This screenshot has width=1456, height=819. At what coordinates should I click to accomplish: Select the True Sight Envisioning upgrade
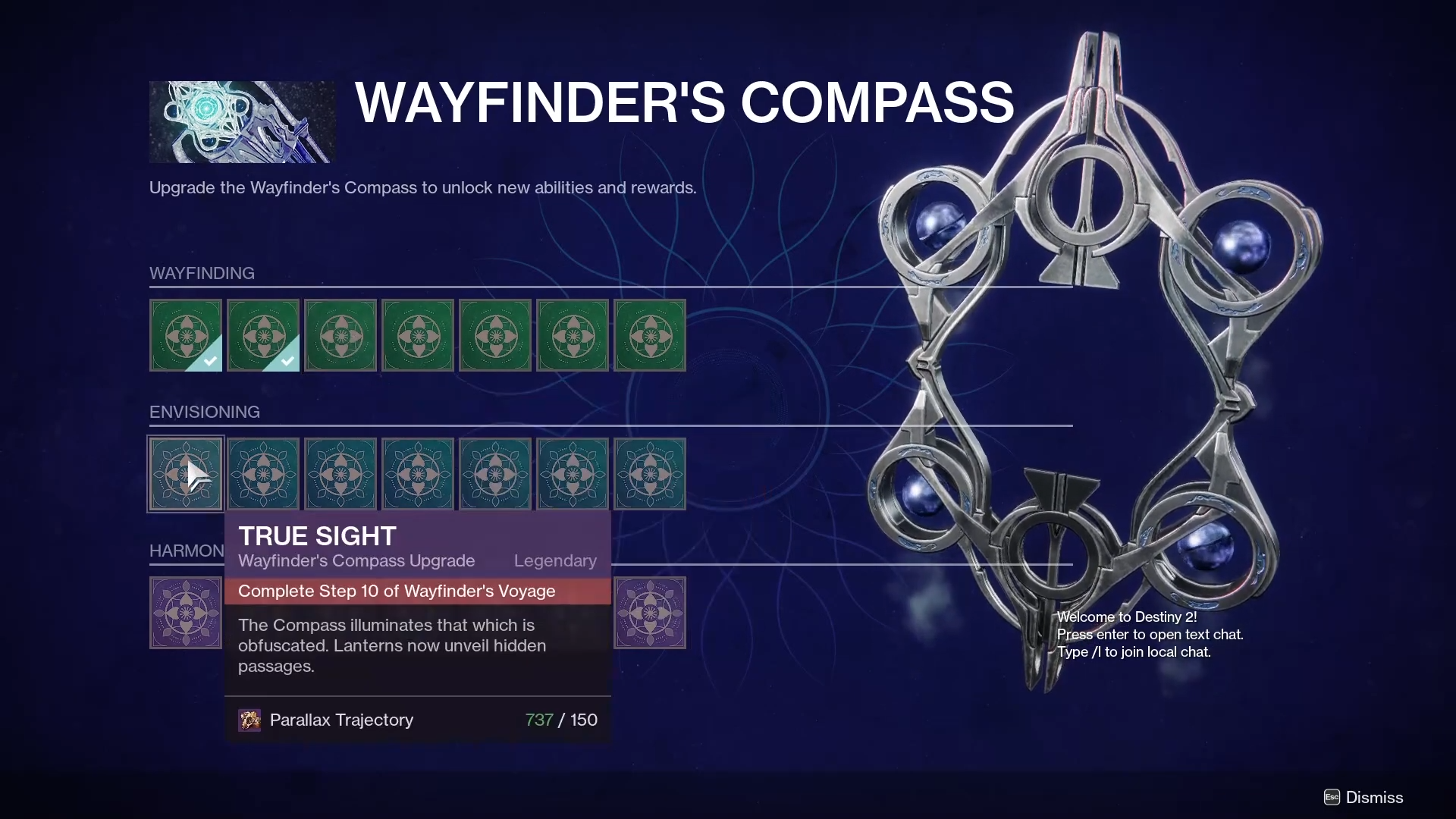[186, 474]
